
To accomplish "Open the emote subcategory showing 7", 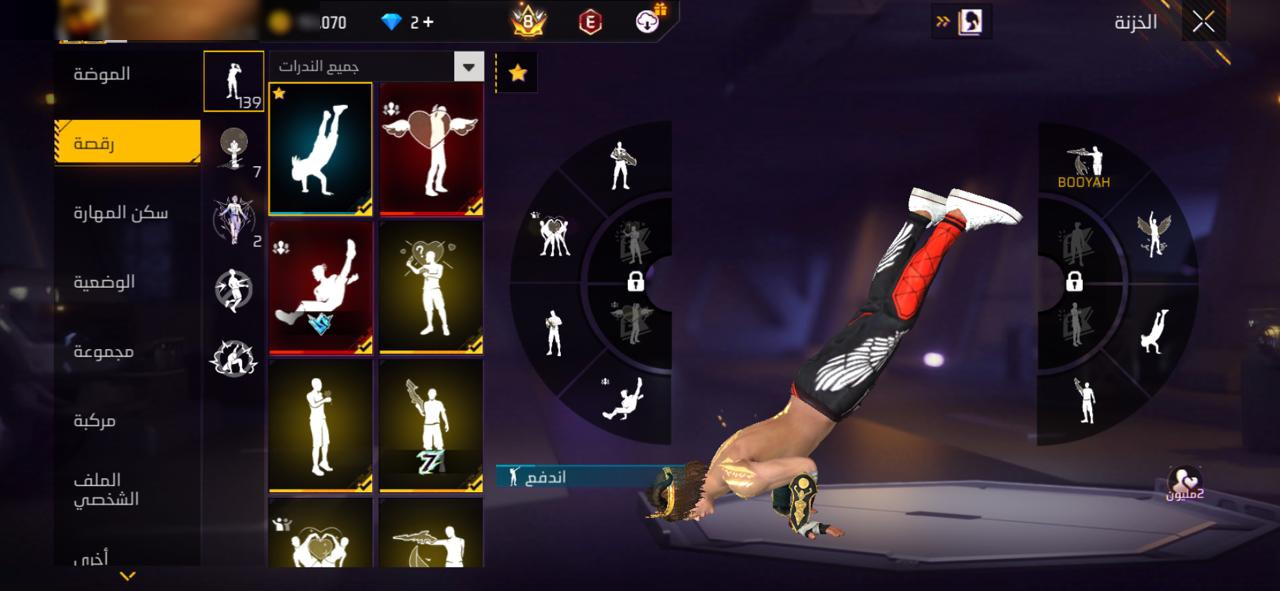I will (234, 150).
